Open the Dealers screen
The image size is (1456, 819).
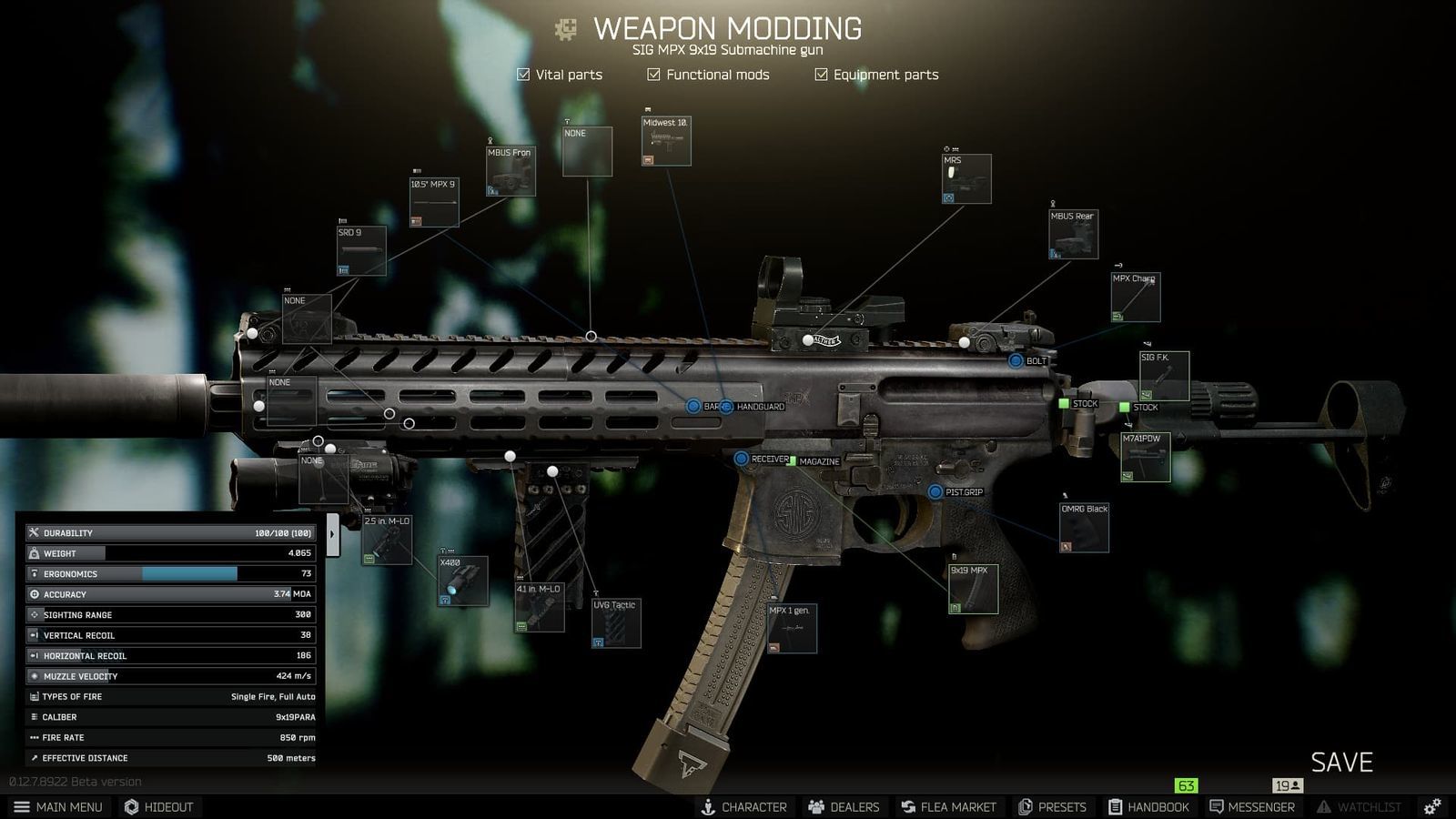(x=843, y=806)
